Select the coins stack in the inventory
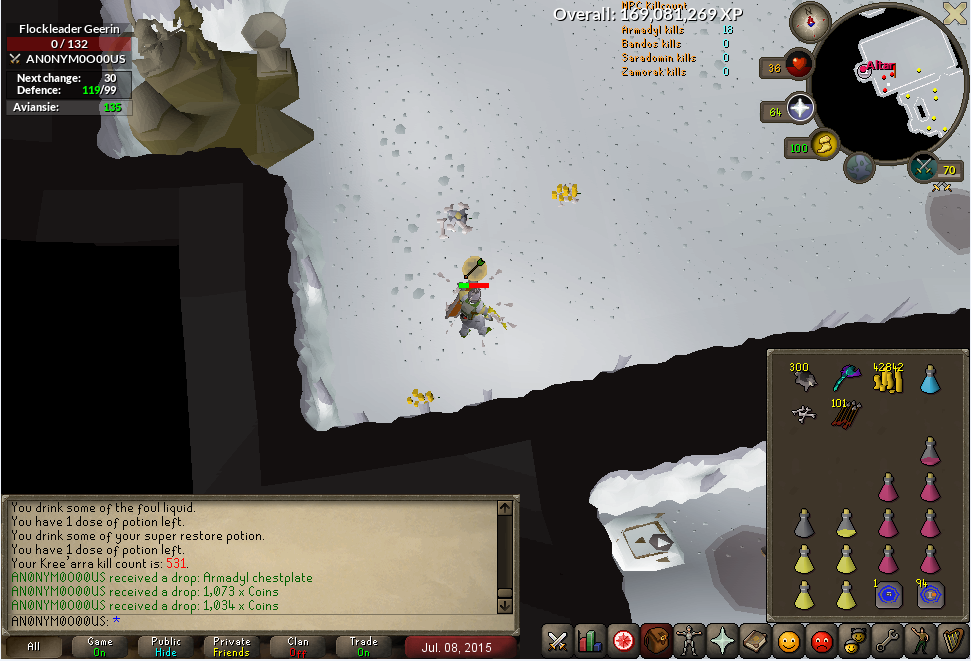 click(886, 378)
